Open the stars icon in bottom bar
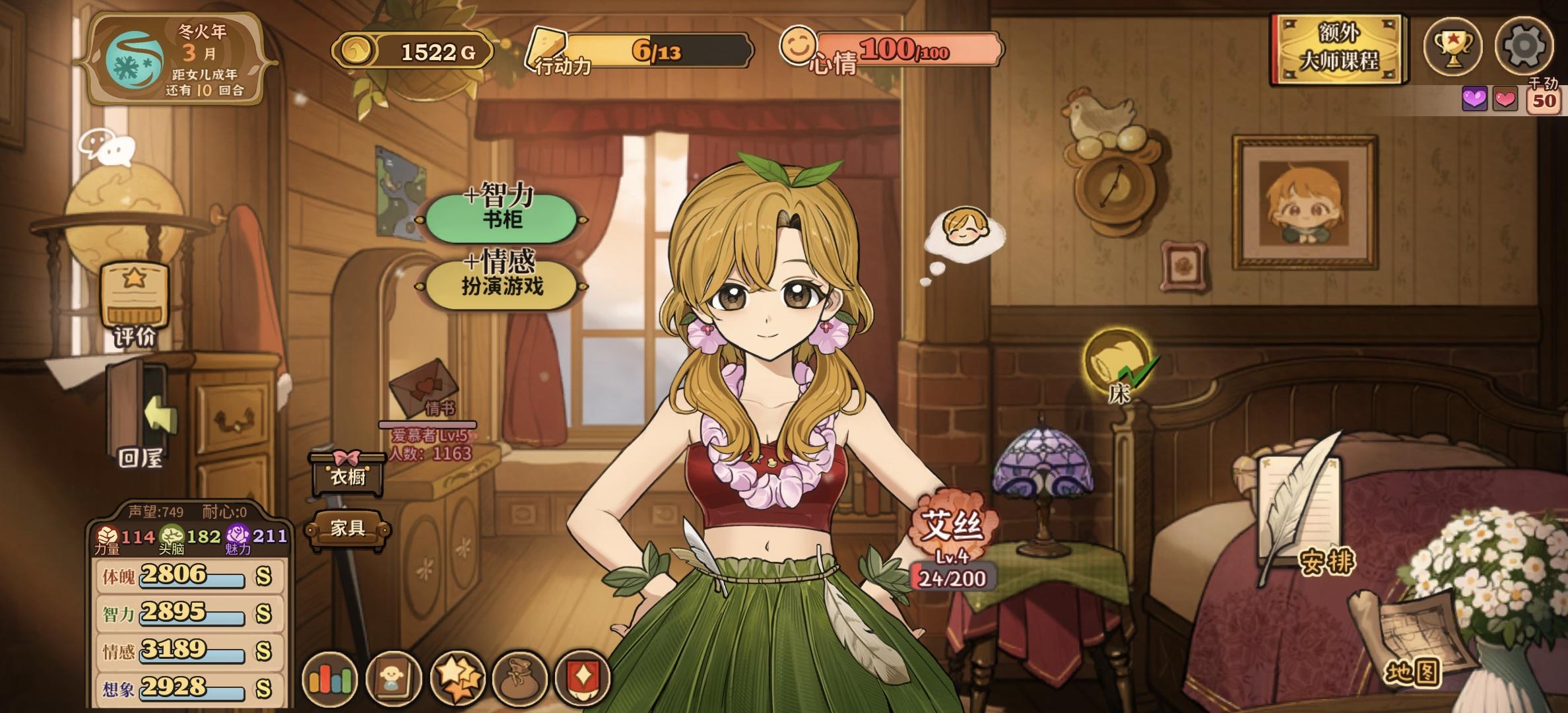 coord(457,679)
